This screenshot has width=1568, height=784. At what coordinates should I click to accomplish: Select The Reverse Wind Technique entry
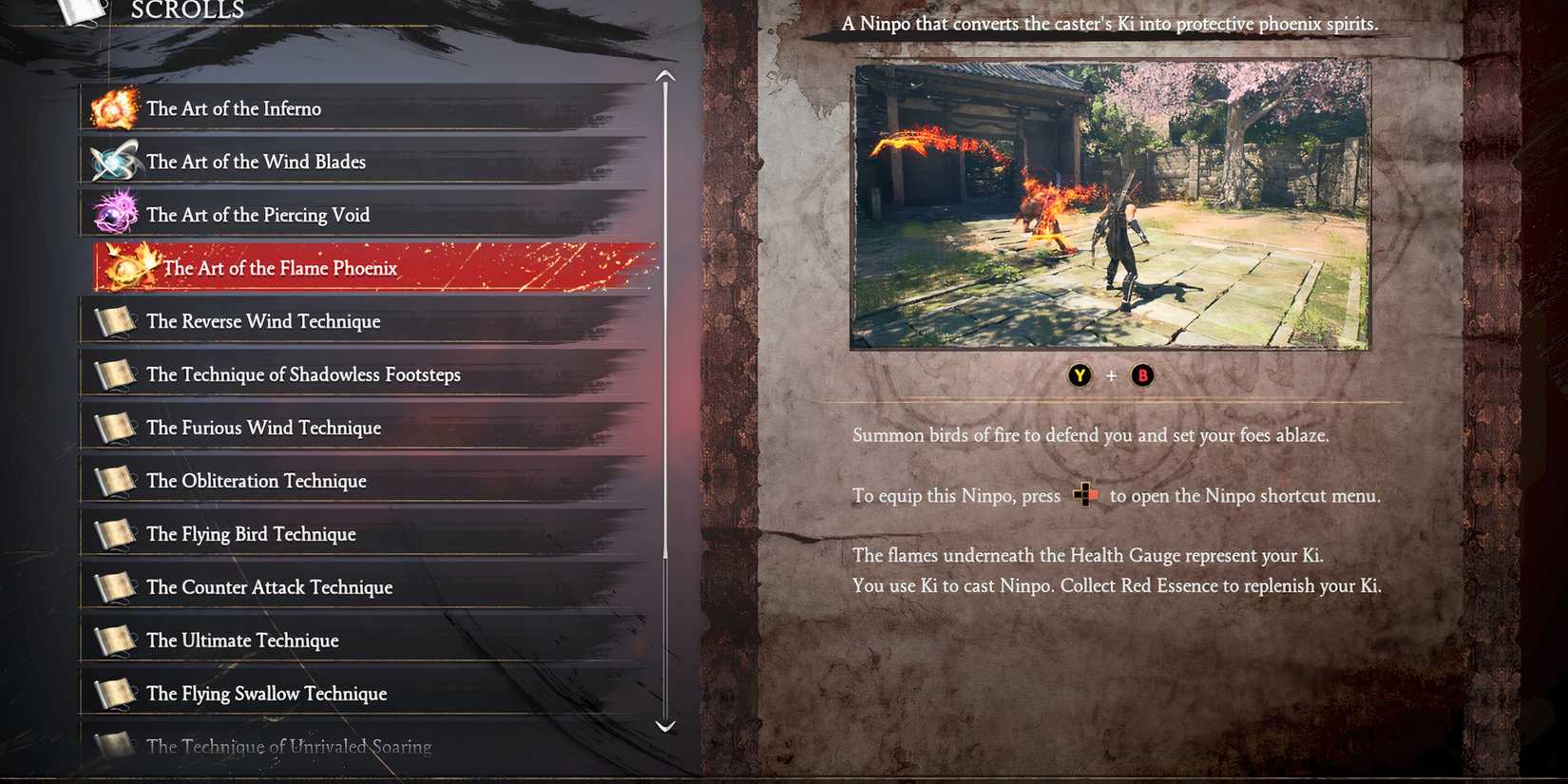(x=263, y=320)
